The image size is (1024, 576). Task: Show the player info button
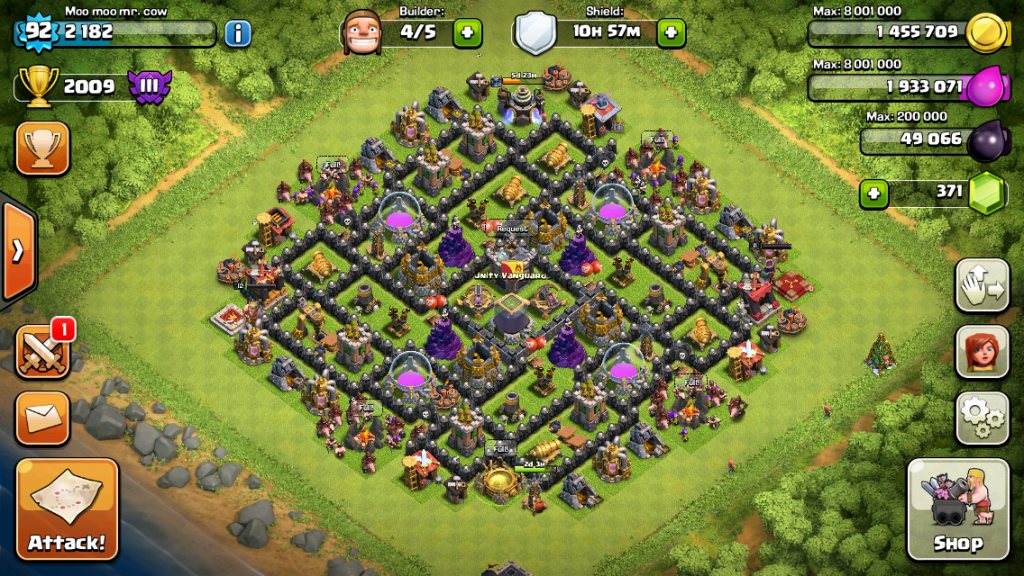click(237, 33)
